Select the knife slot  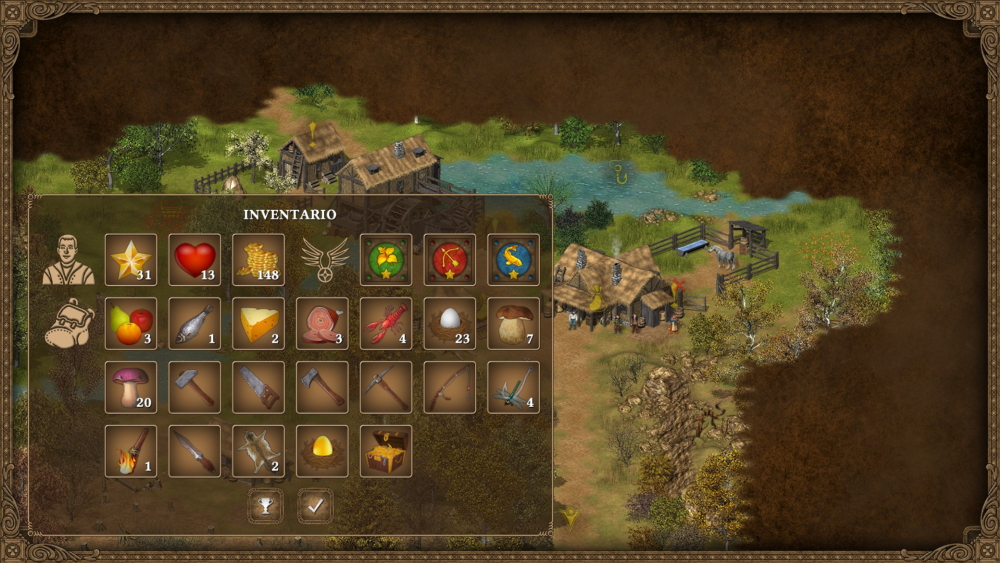click(195, 451)
